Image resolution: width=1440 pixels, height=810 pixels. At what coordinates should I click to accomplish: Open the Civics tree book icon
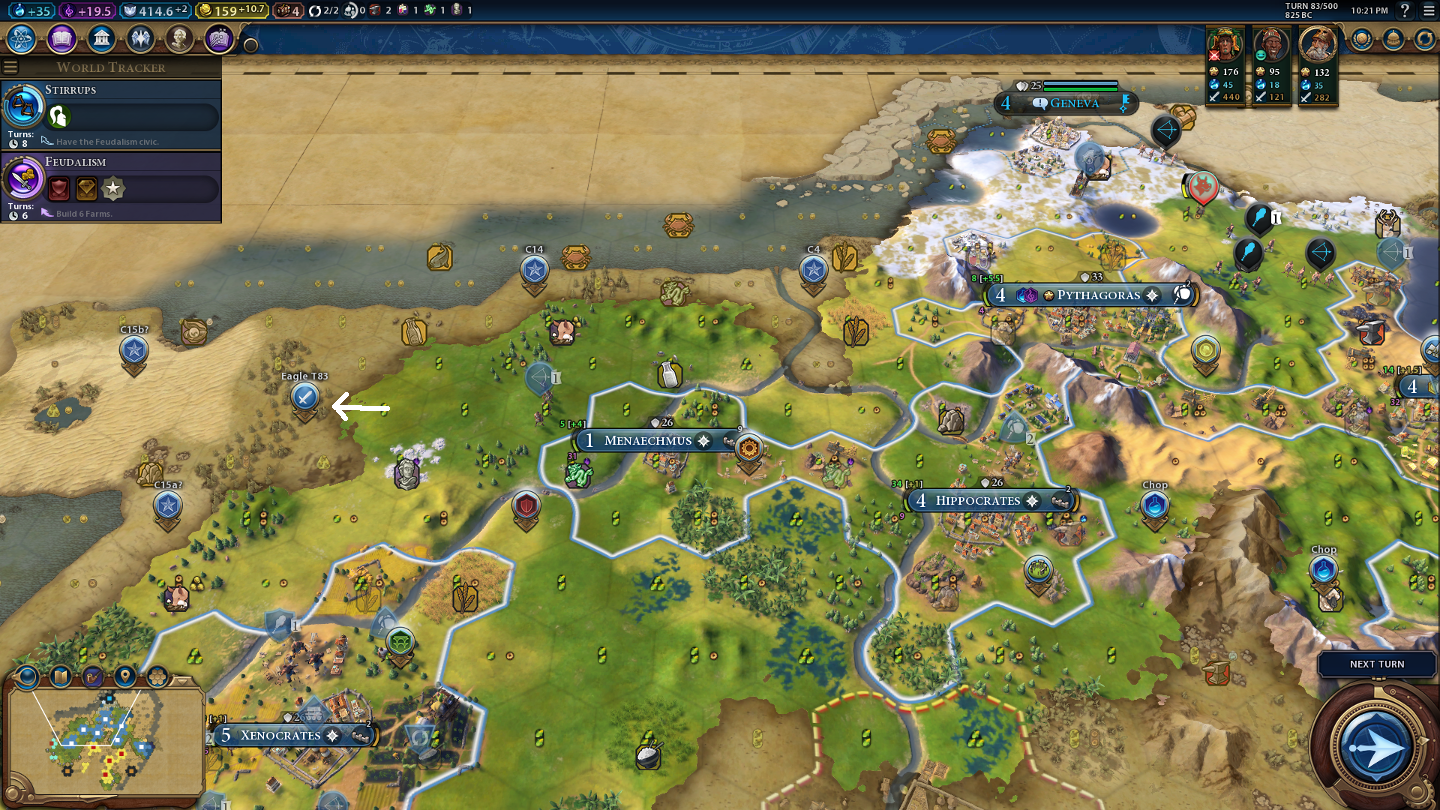61,39
